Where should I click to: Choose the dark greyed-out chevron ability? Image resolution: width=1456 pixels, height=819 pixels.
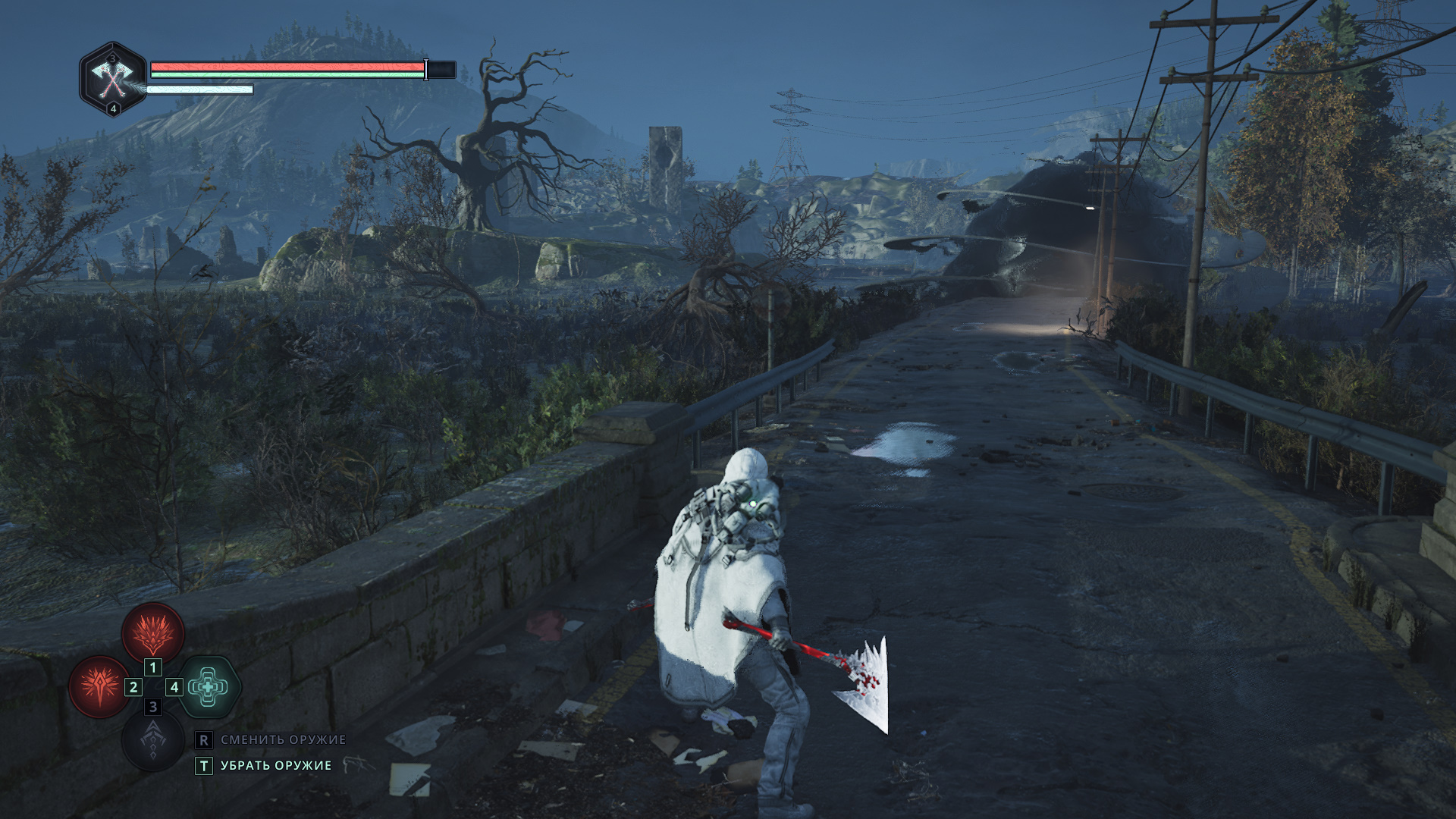coord(153,740)
